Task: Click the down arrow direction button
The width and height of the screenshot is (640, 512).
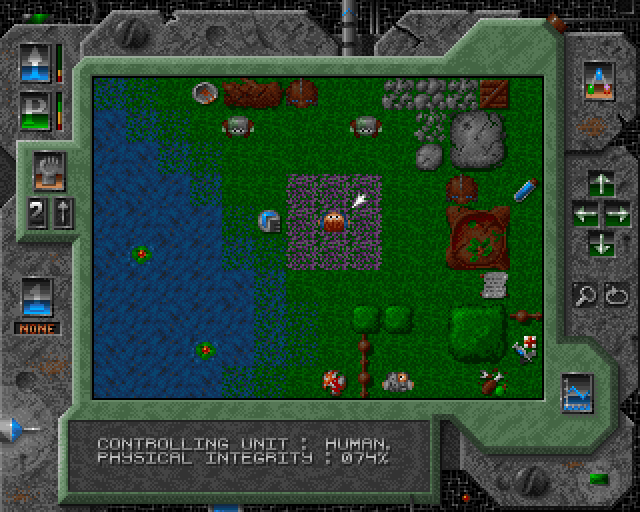Action: click(600, 241)
